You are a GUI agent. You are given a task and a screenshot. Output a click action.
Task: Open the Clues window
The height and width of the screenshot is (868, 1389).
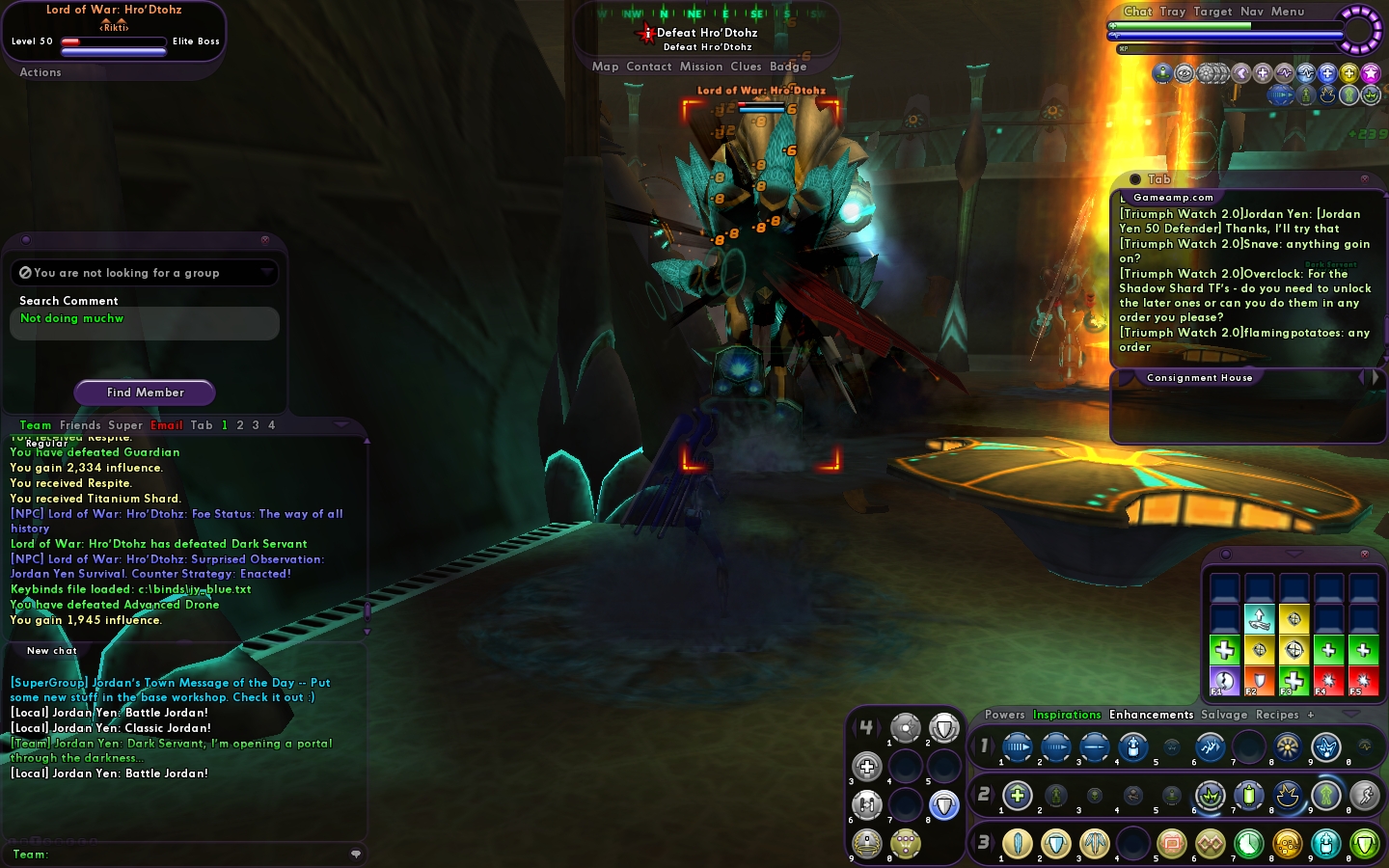click(x=746, y=67)
